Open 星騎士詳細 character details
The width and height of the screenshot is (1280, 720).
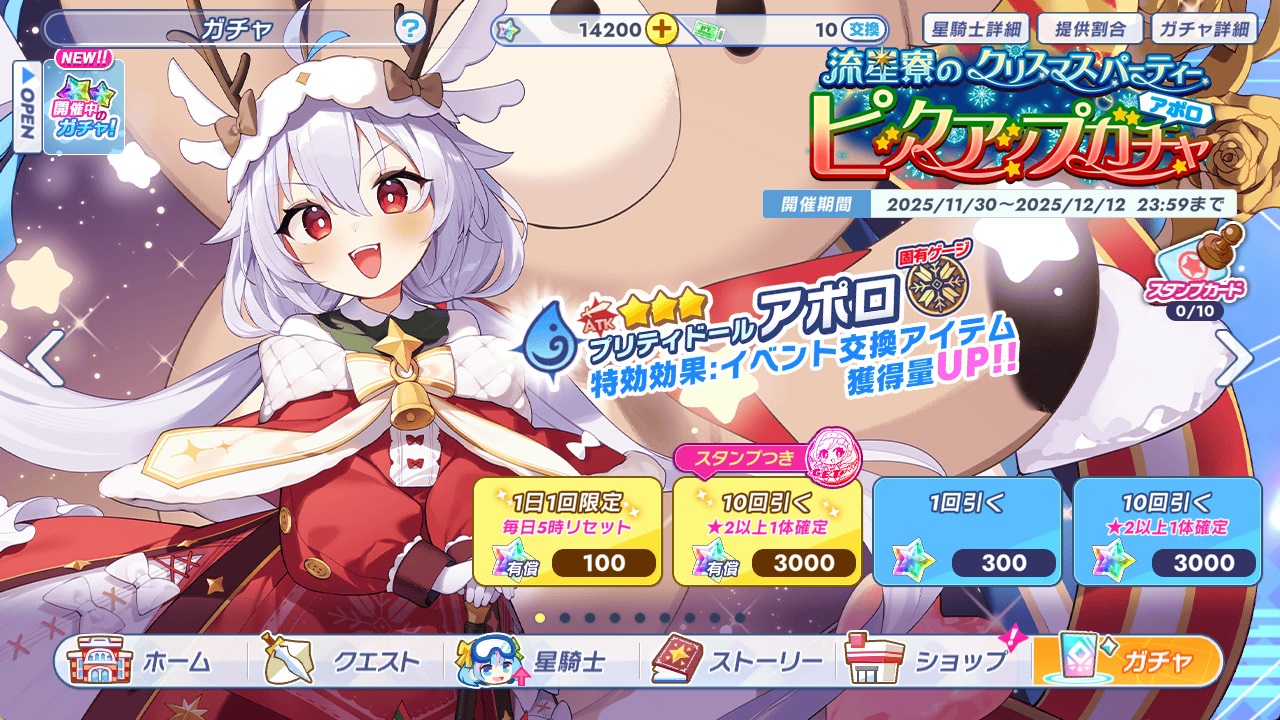(x=974, y=28)
